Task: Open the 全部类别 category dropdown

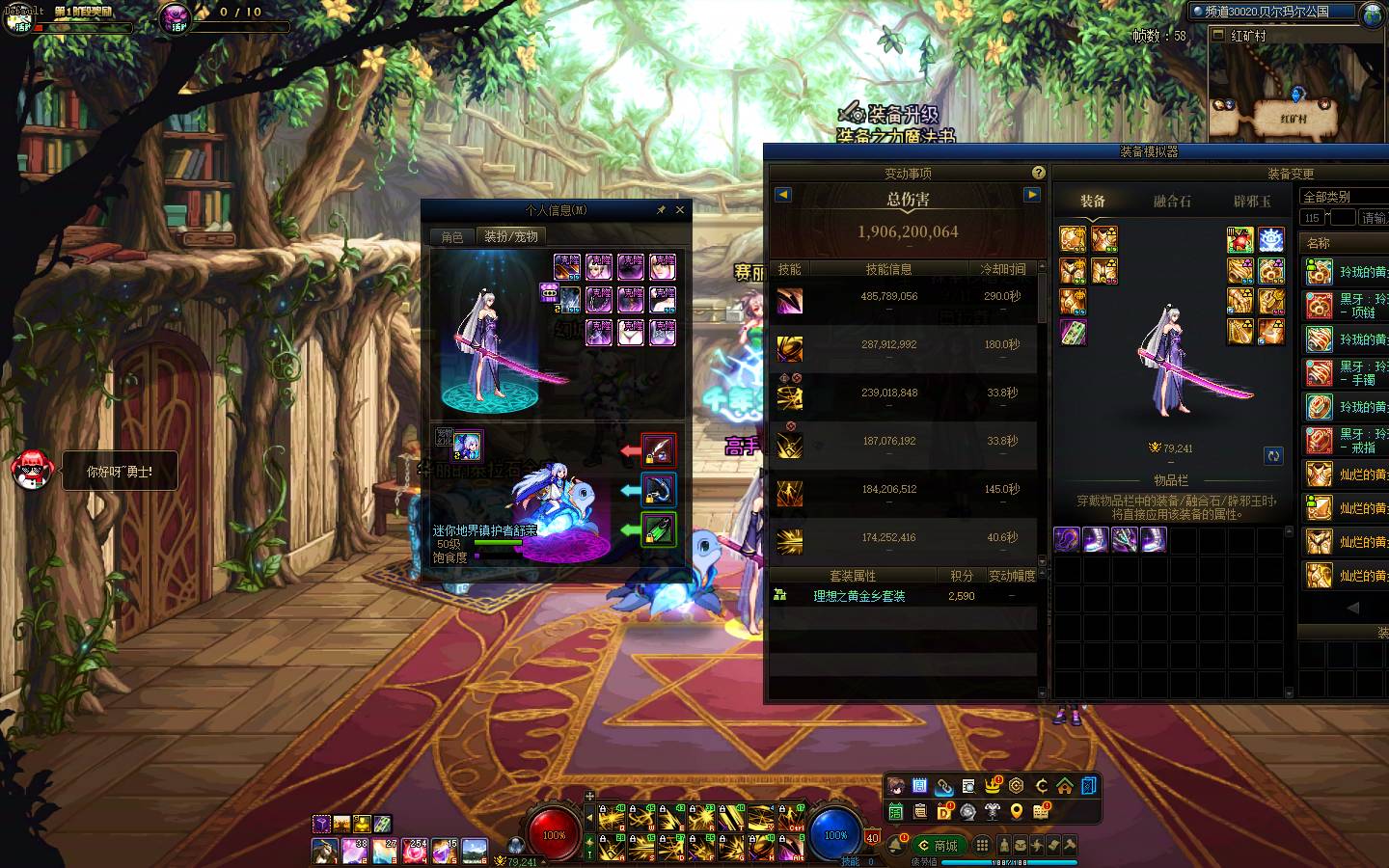Action: coord(1344,197)
